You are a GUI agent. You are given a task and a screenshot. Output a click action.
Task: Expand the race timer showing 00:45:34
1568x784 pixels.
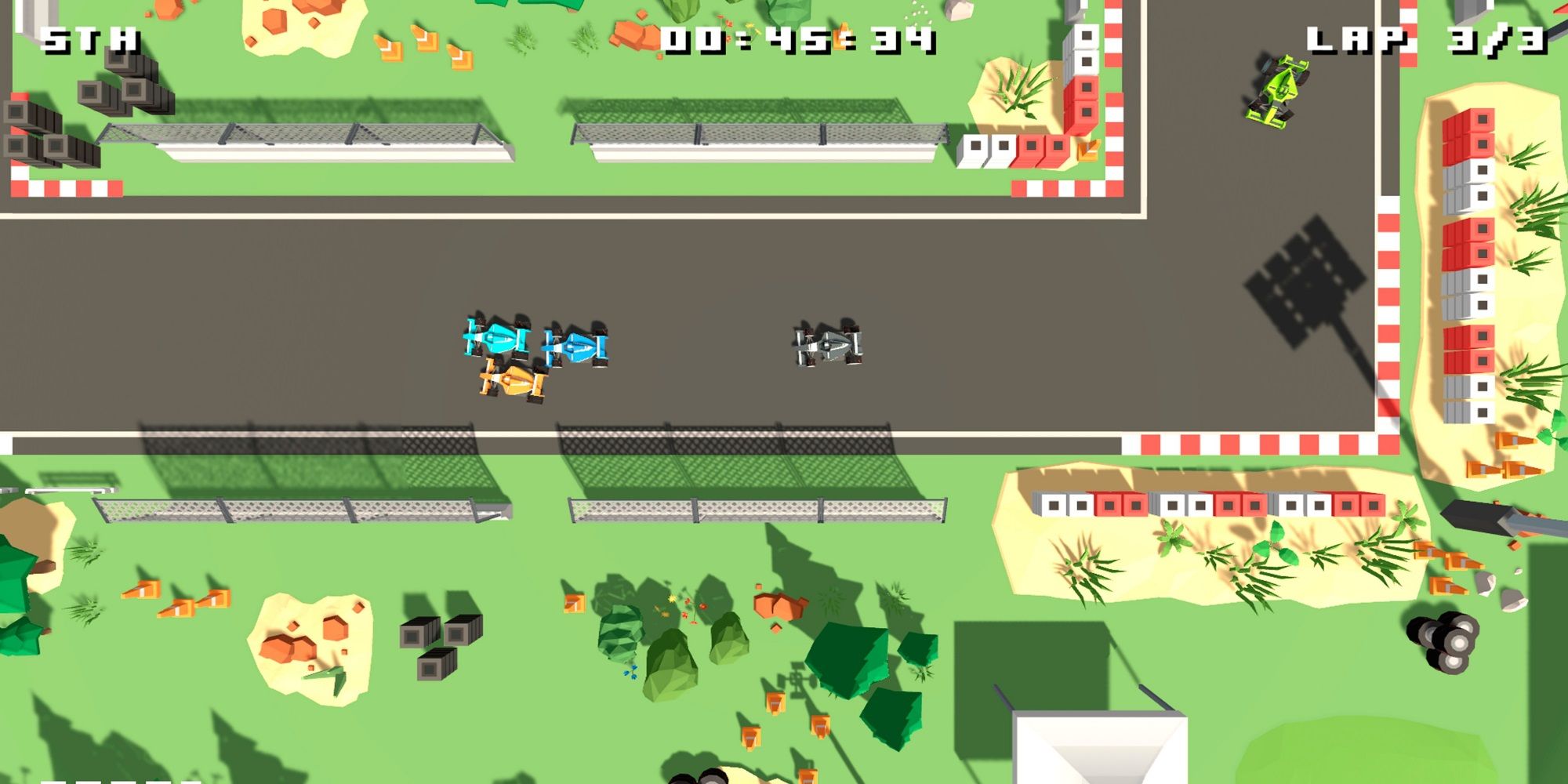coord(796,35)
